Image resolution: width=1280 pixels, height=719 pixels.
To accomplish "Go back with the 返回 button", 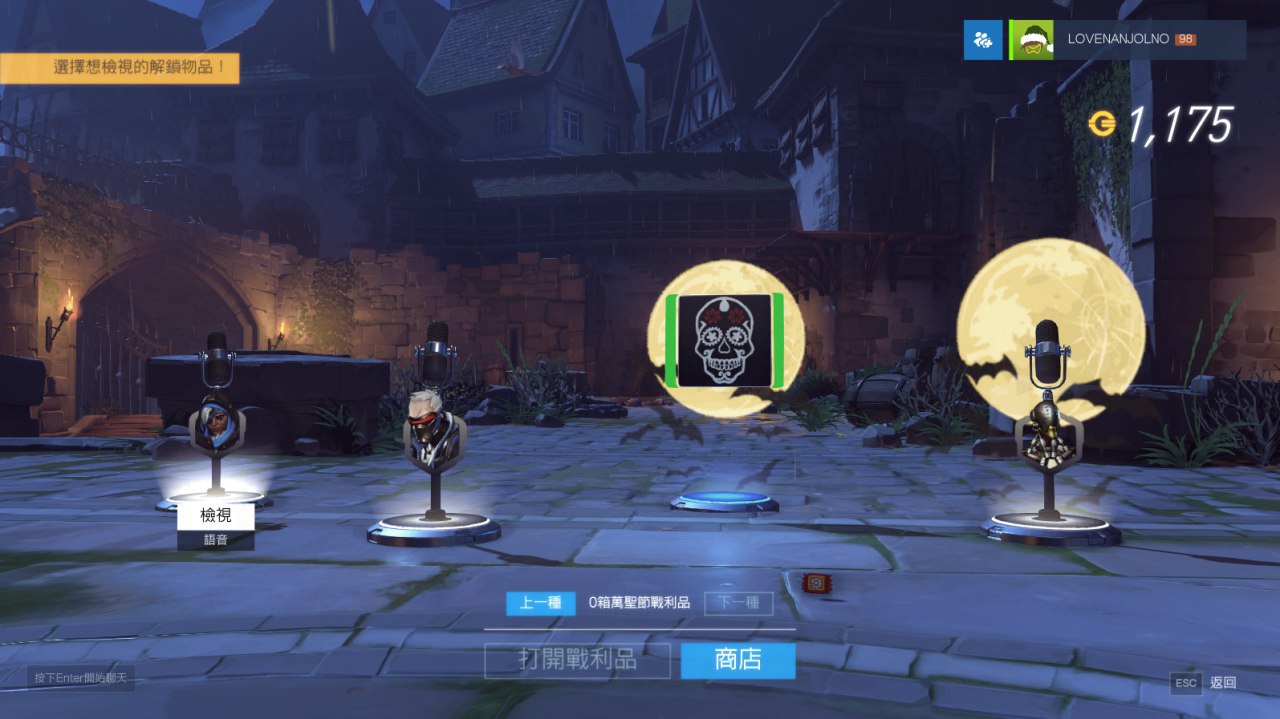I will 1207,683.
